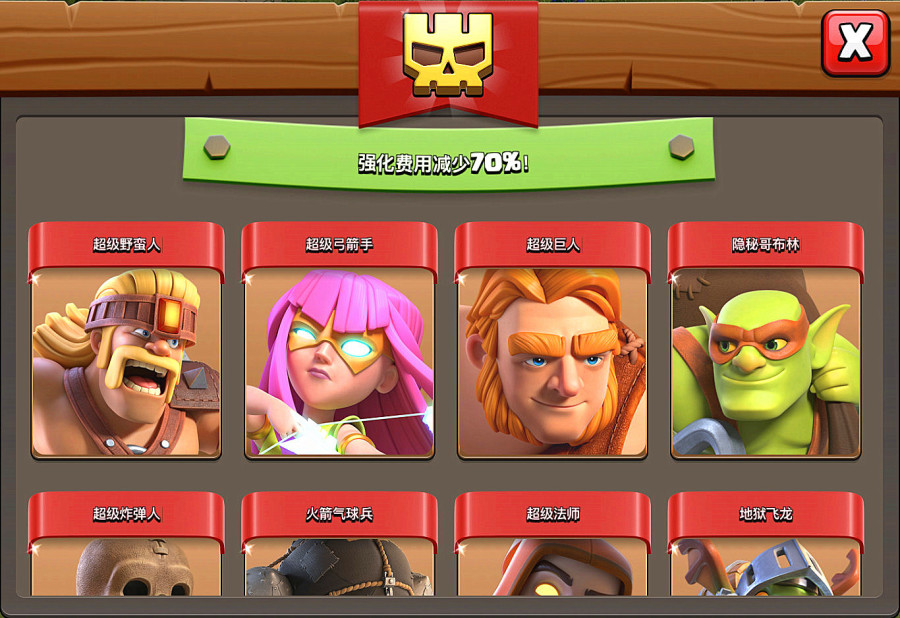Close the Super Troop boost window
This screenshot has height=618, width=900.
(x=855, y=43)
